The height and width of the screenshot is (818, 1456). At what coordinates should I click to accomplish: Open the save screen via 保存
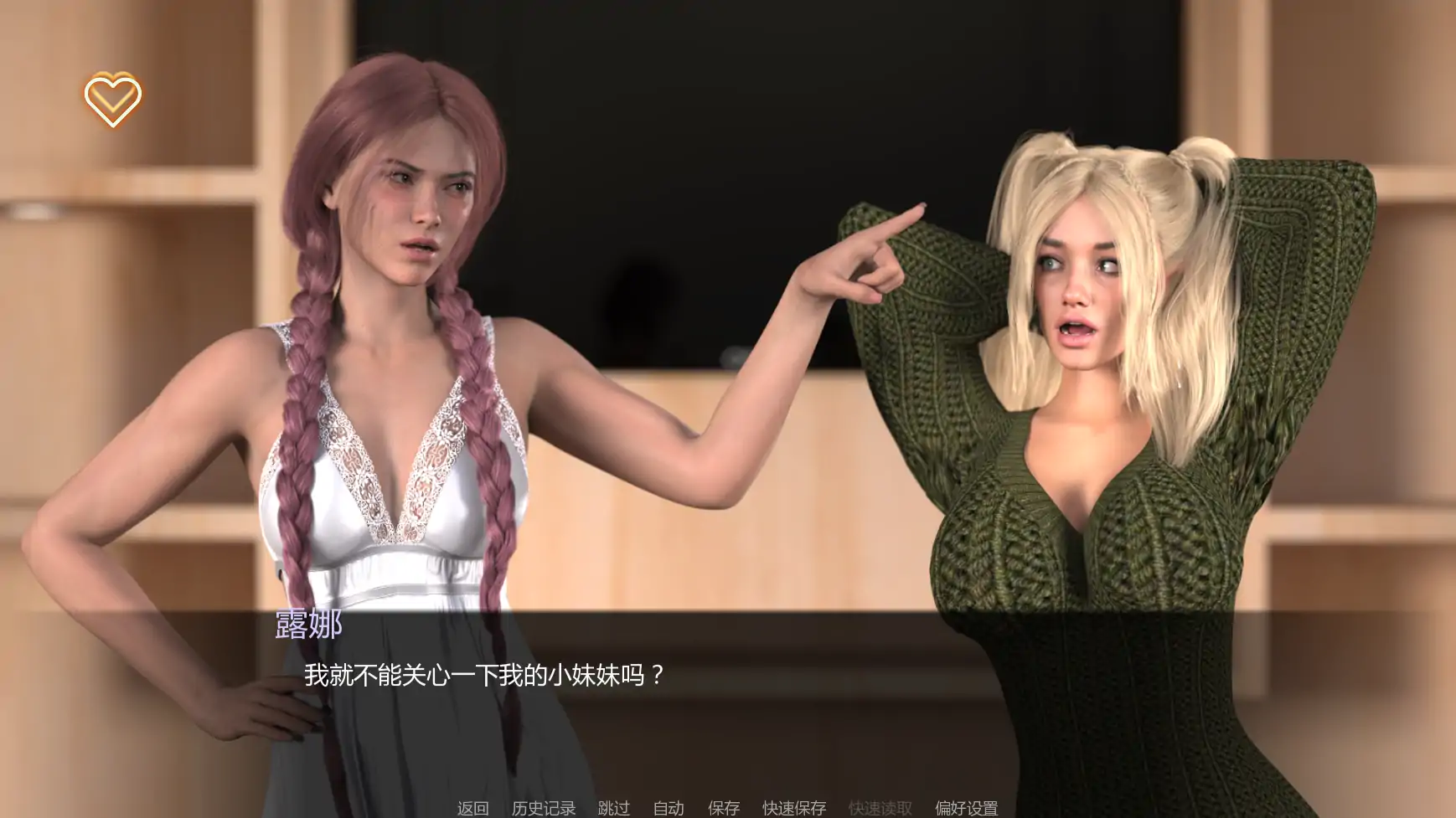724,808
